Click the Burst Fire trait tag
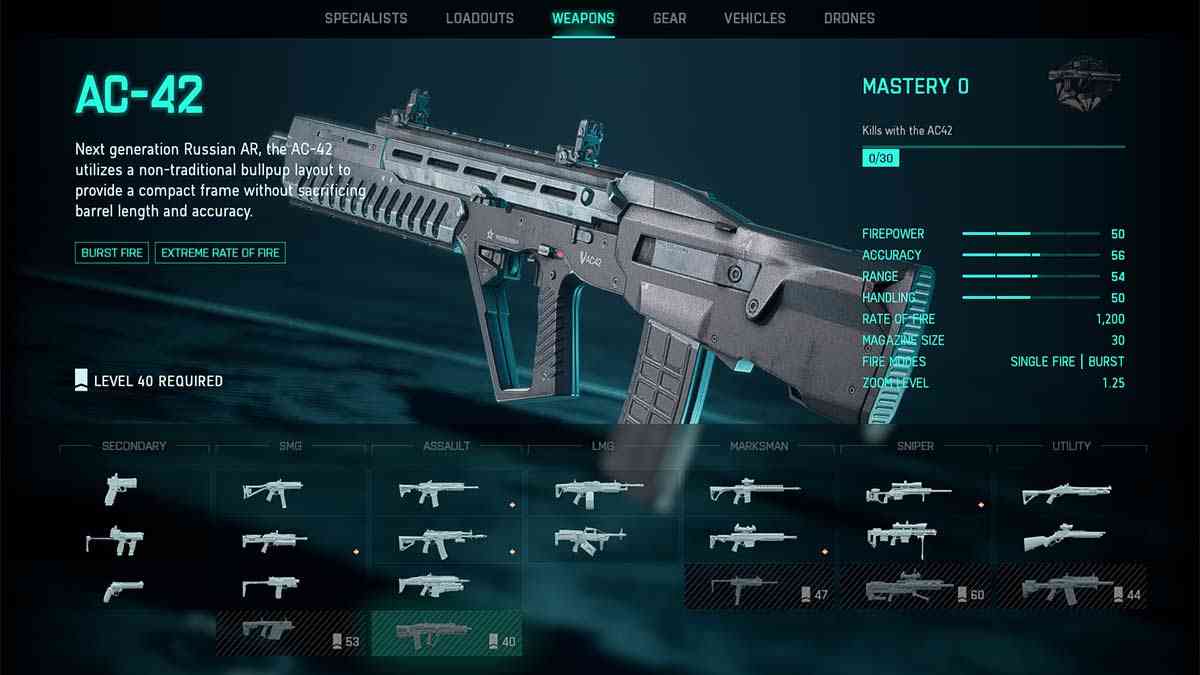Image resolution: width=1200 pixels, height=675 pixels. (x=112, y=253)
